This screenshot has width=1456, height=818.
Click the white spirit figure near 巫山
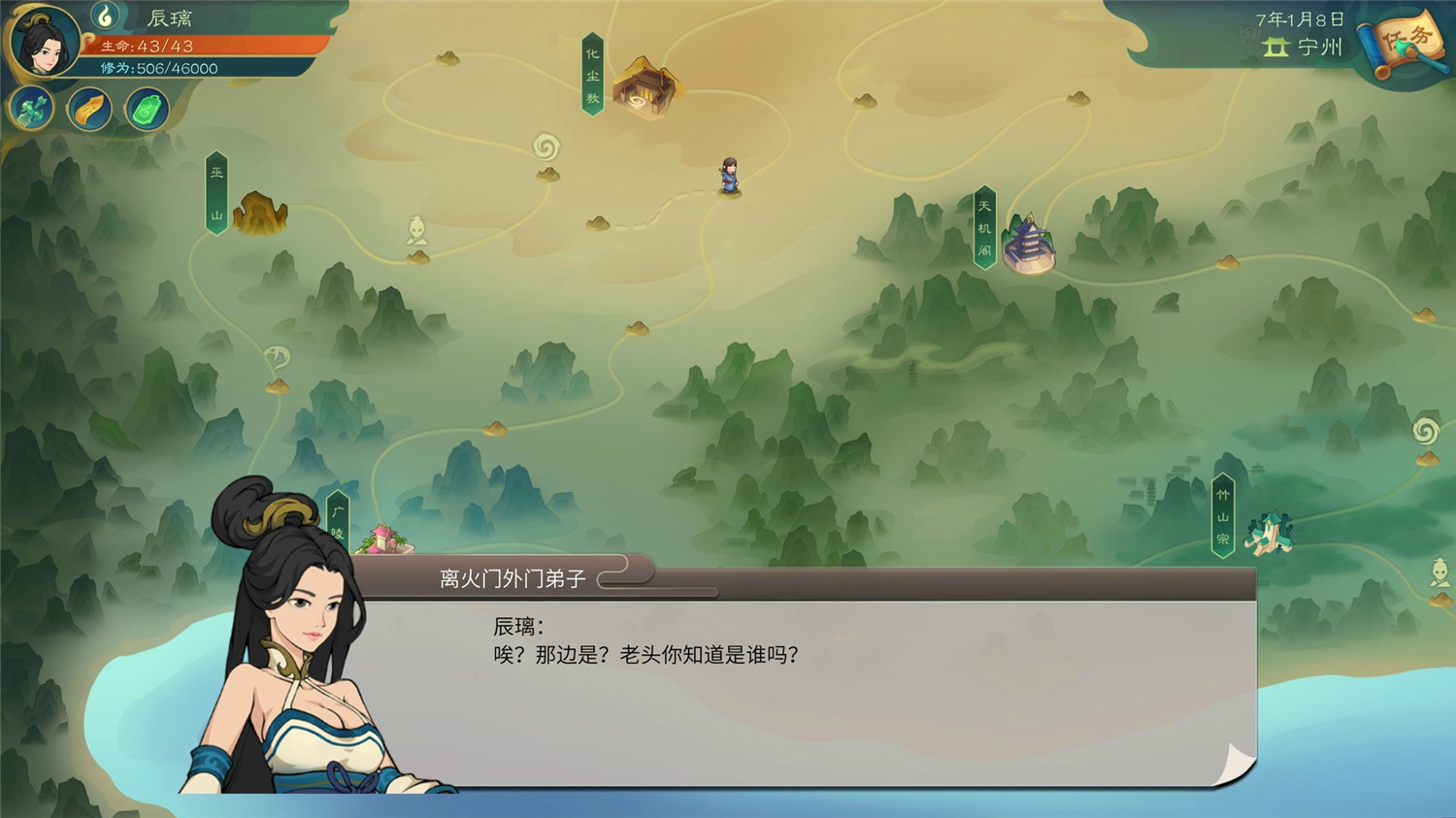[417, 228]
